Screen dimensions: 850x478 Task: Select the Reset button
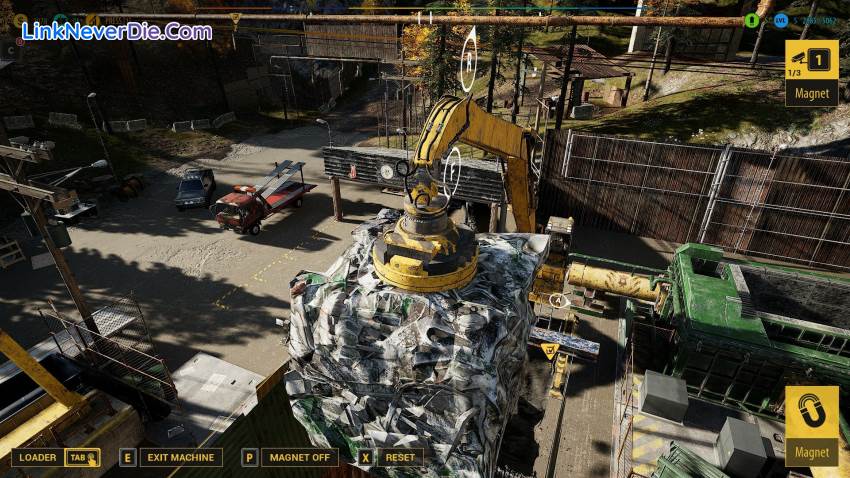(399, 457)
